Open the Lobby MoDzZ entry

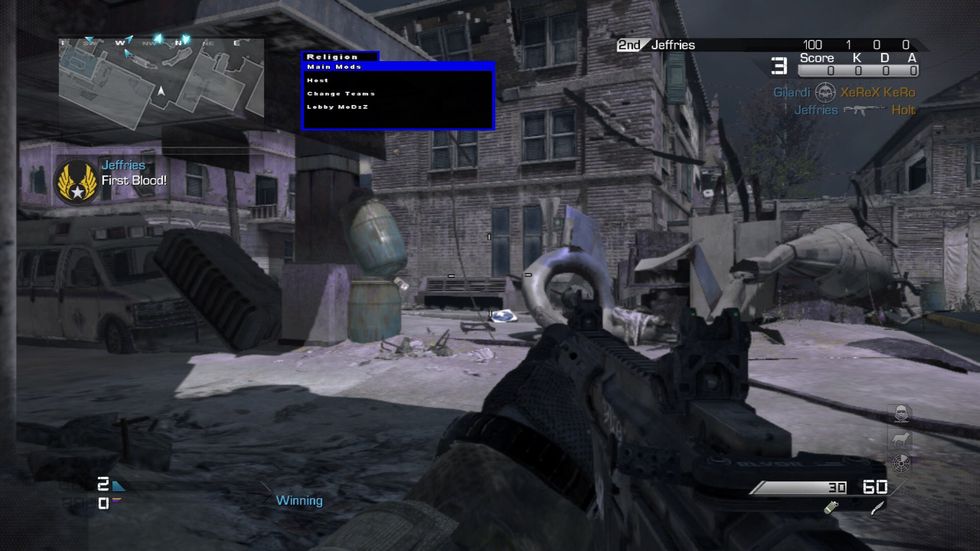[338, 106]
